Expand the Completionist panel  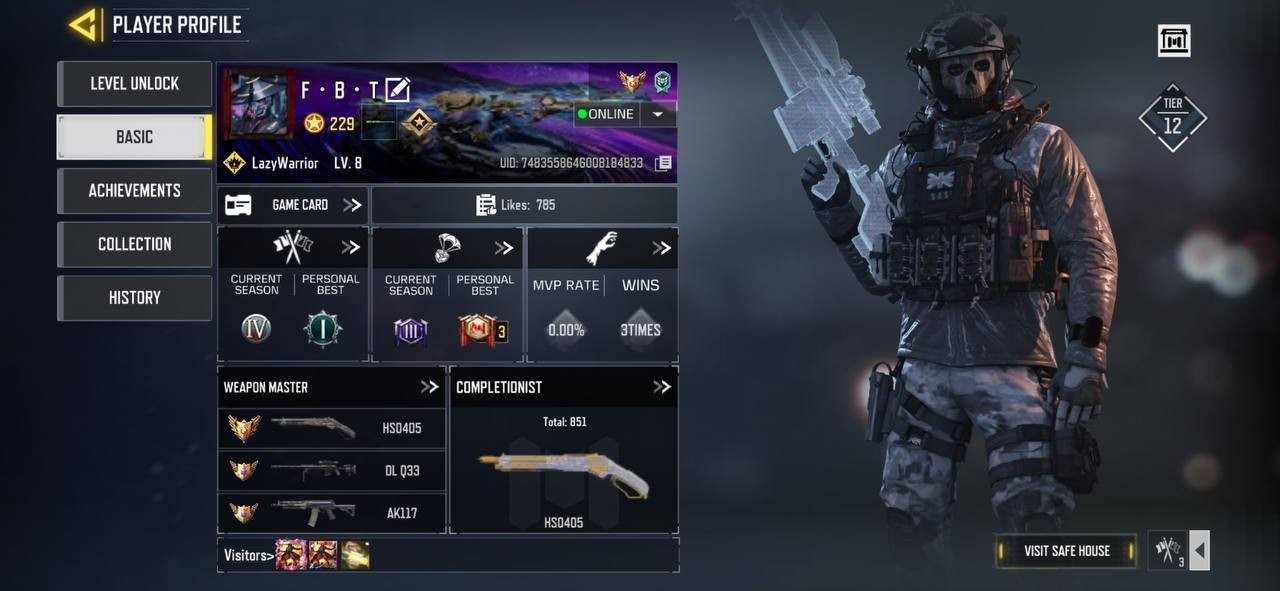click(x=661, y=387)
